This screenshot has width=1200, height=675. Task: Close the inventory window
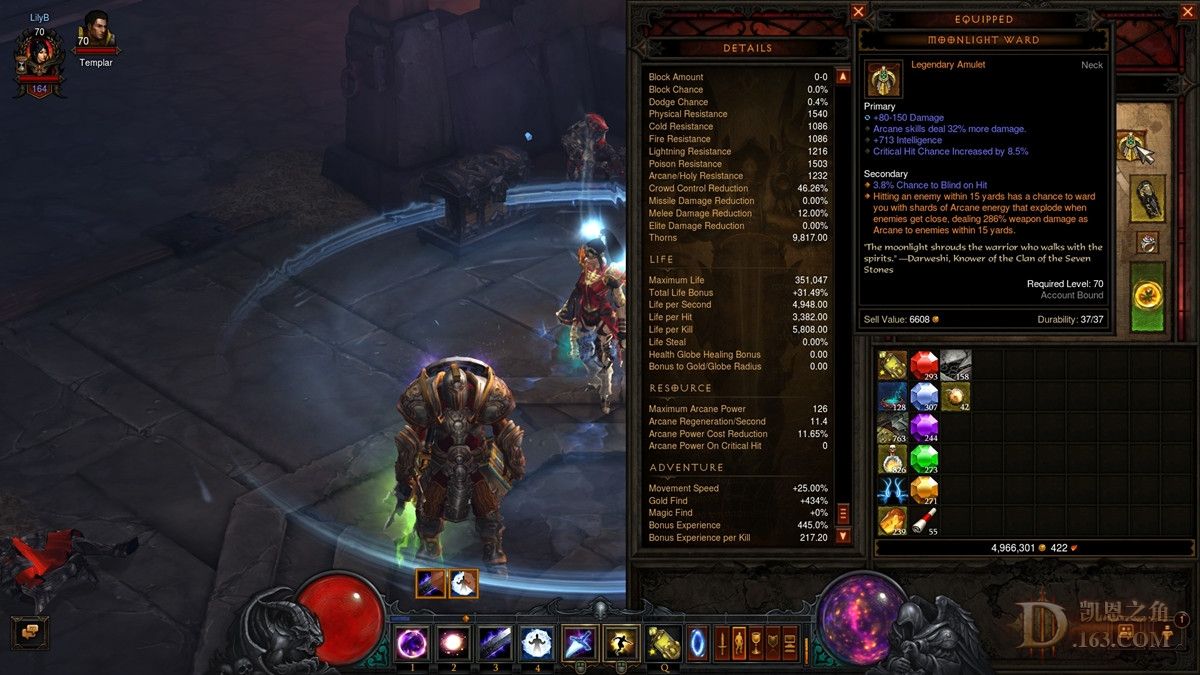pos(1187,12)
